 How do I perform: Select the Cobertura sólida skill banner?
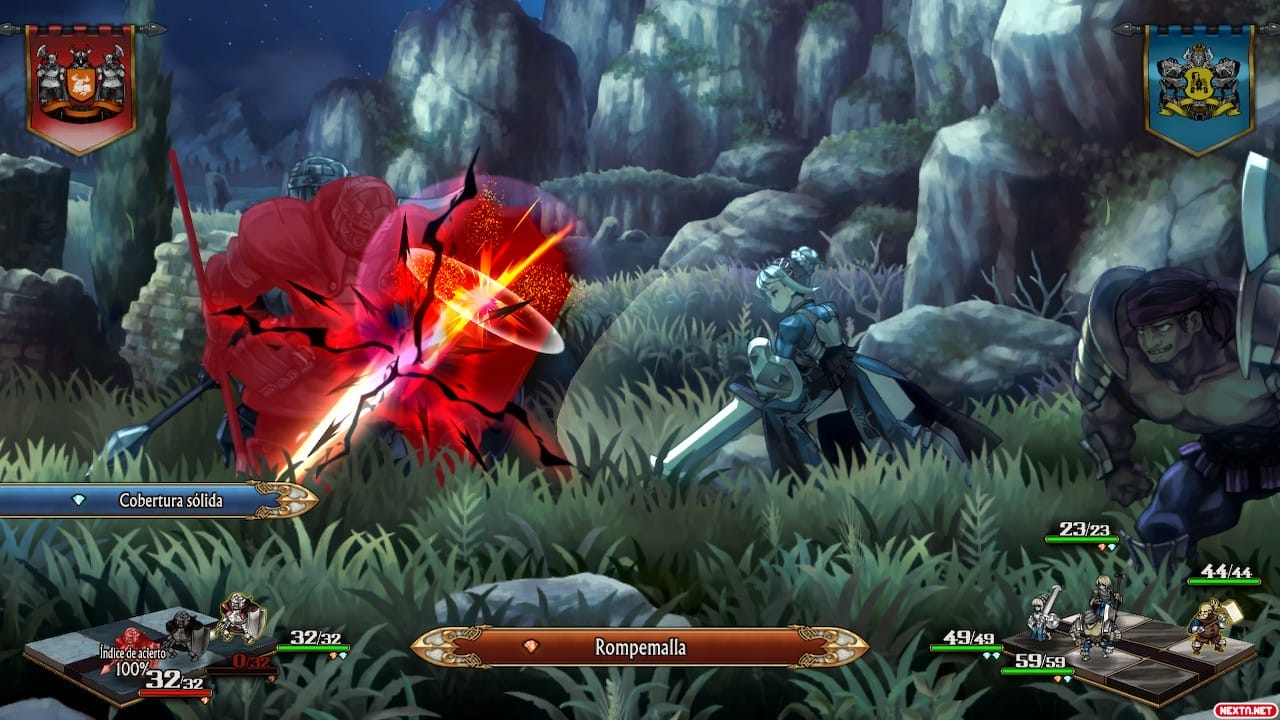click(x=160, y=500)
